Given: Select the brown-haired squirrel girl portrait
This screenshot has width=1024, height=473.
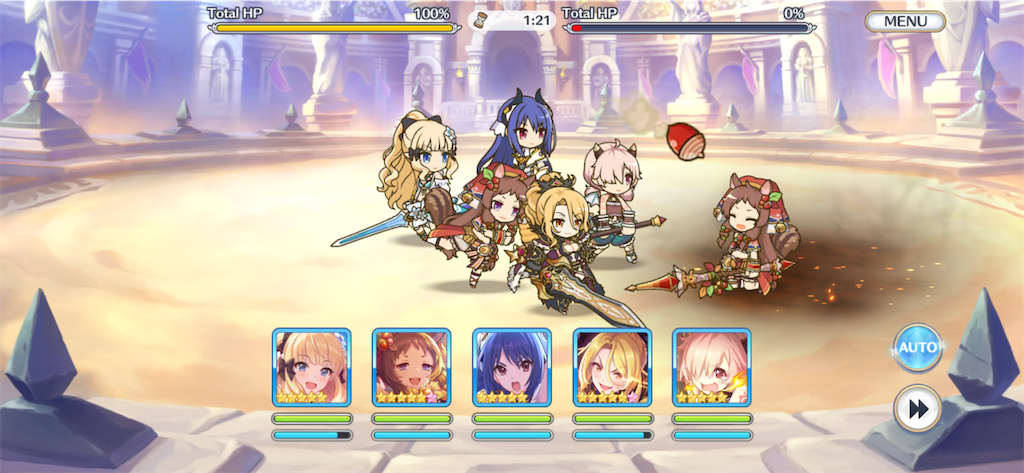Looking at the screenshot, I should pos(411,367).
